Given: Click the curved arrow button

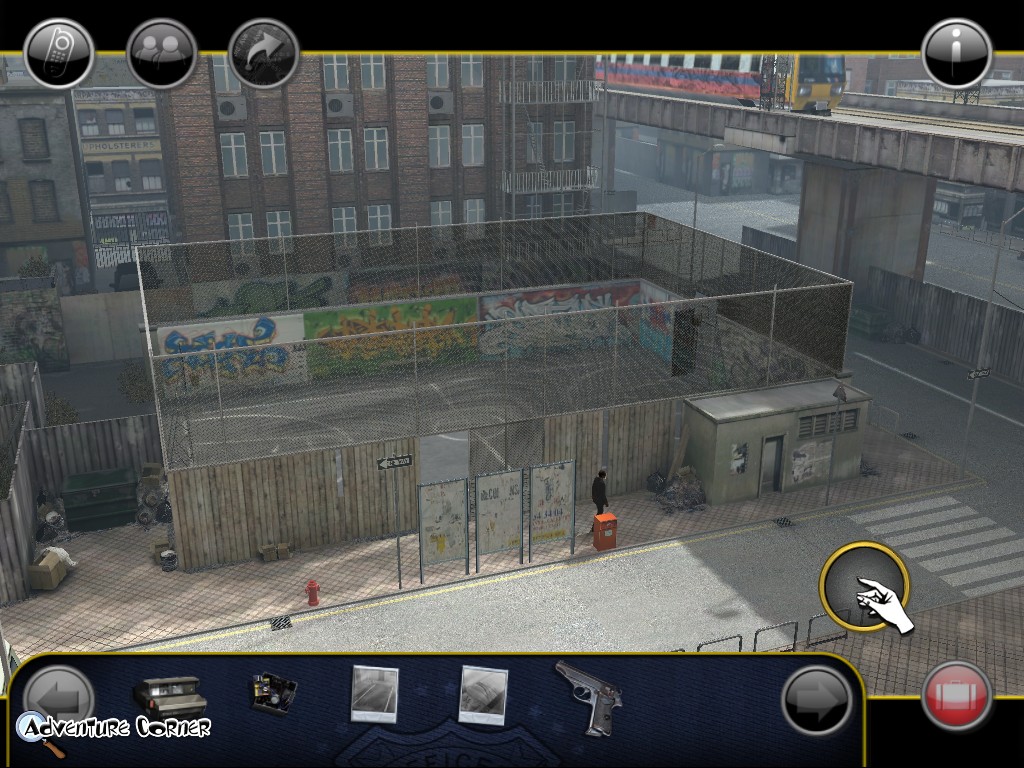Looking at the screenshot, I should point(264,54).
